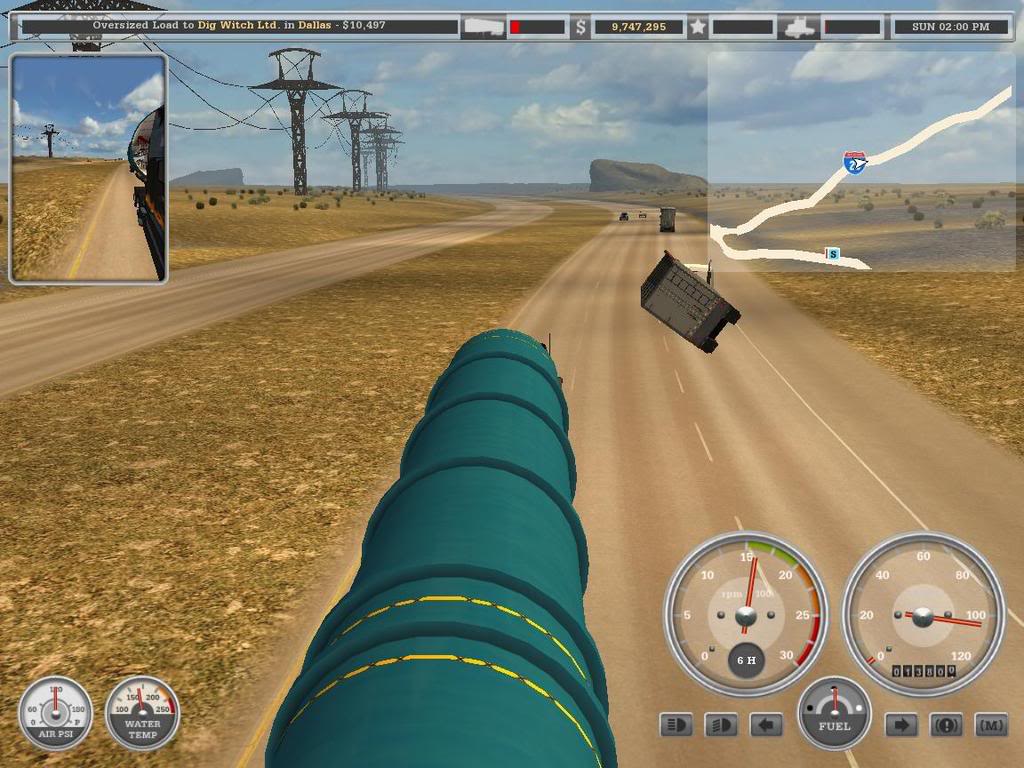
Task: Activate the left turn signal arrow
Action: click(766, 725)
